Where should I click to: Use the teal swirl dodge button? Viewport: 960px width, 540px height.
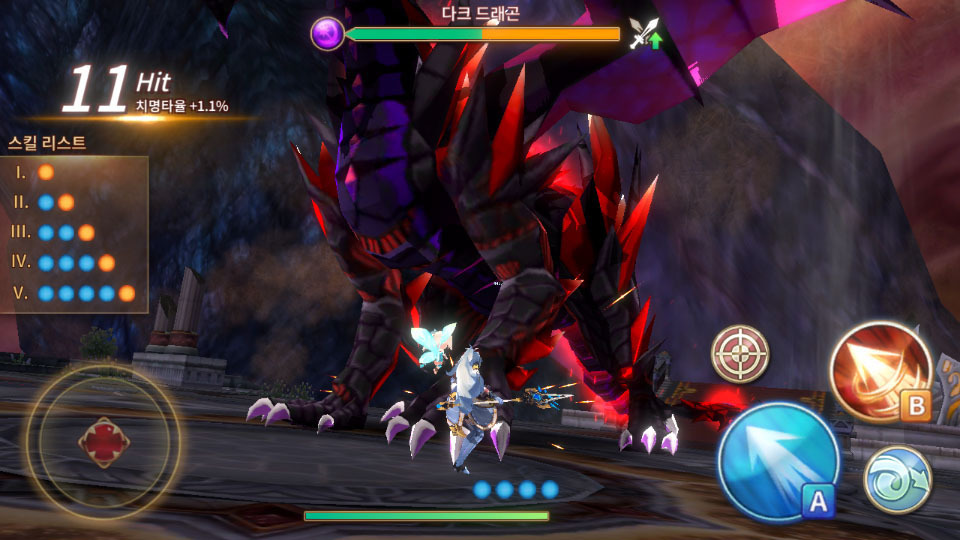[x=897, y=479]
